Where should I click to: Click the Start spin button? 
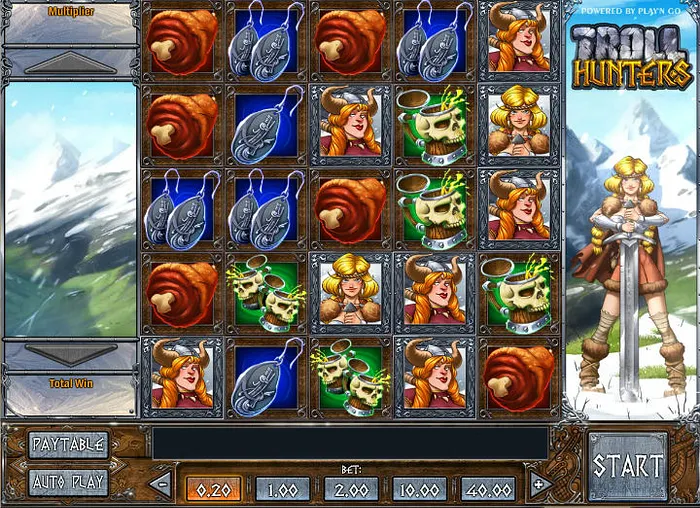(627, 466)
